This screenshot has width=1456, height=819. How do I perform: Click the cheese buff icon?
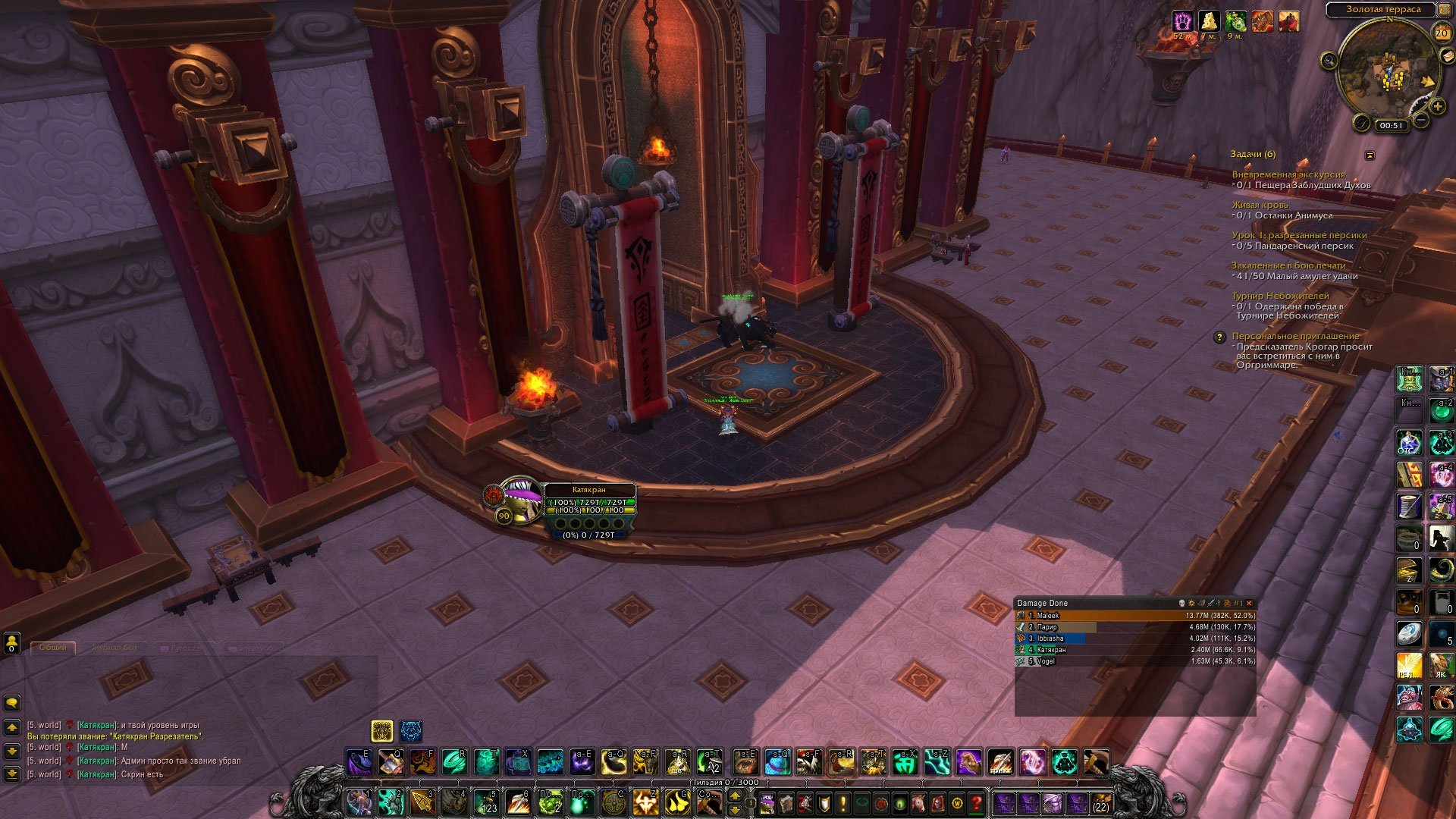[x=1208, y=21]
